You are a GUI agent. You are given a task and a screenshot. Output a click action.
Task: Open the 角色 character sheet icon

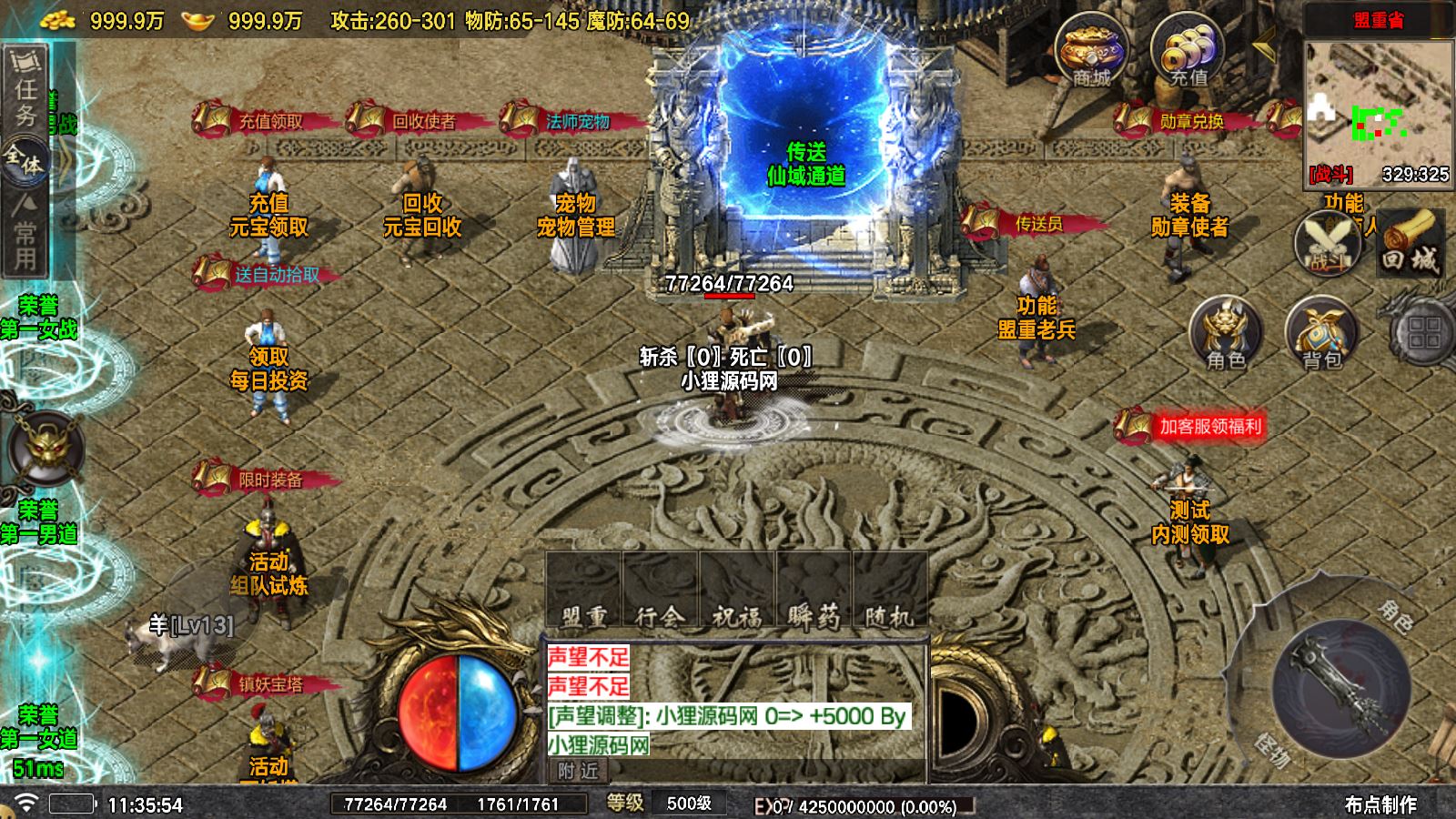(1226, 333)
